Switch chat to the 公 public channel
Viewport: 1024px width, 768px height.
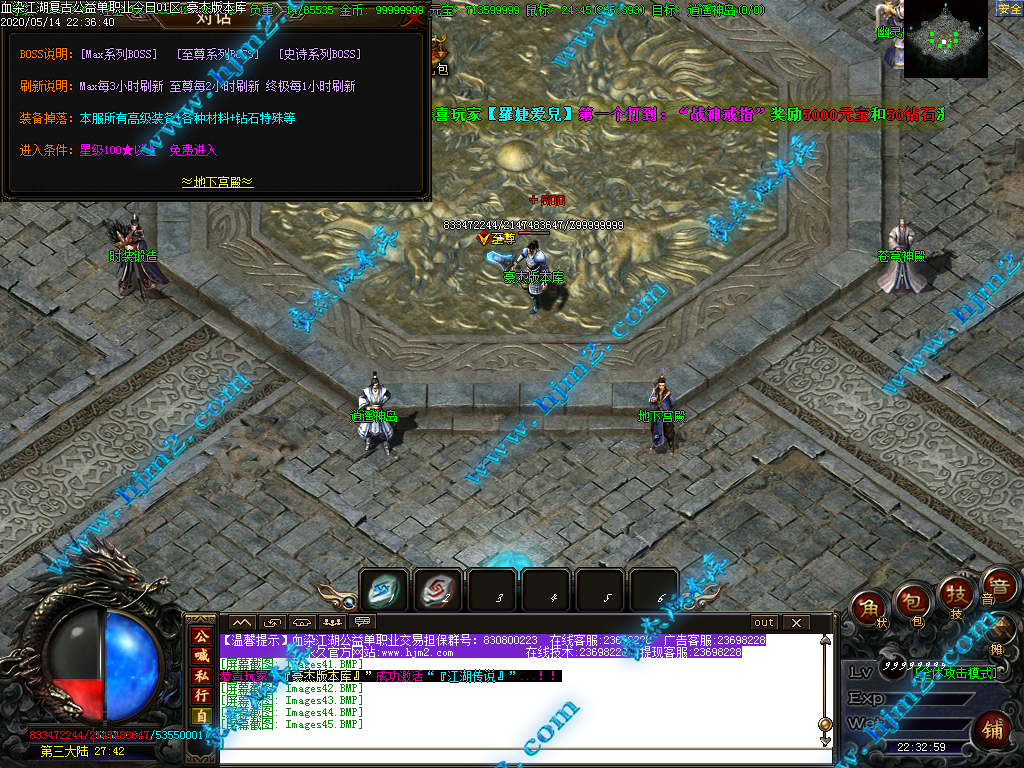click(201, 636)
